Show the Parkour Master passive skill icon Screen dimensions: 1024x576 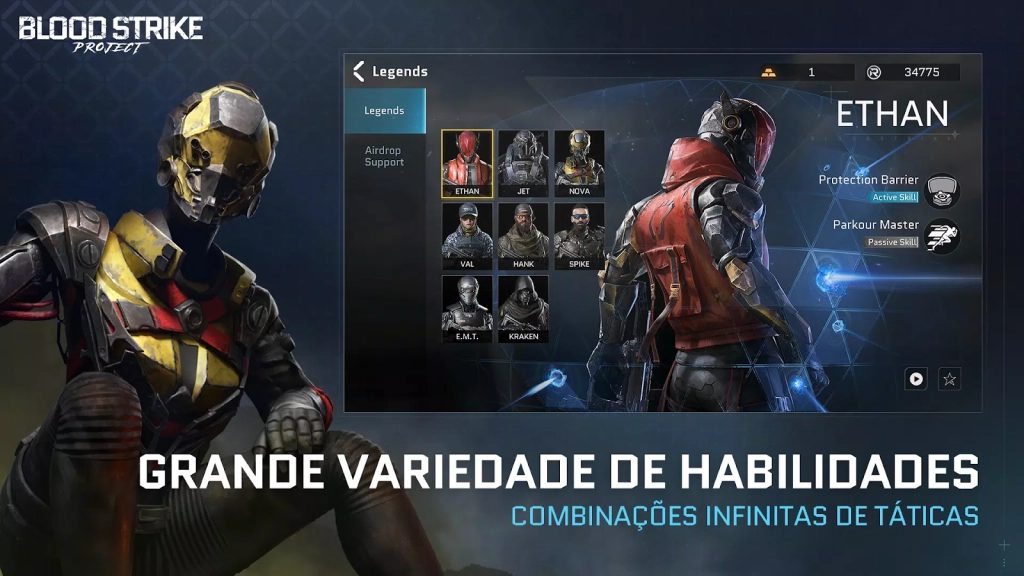(941, 234)
